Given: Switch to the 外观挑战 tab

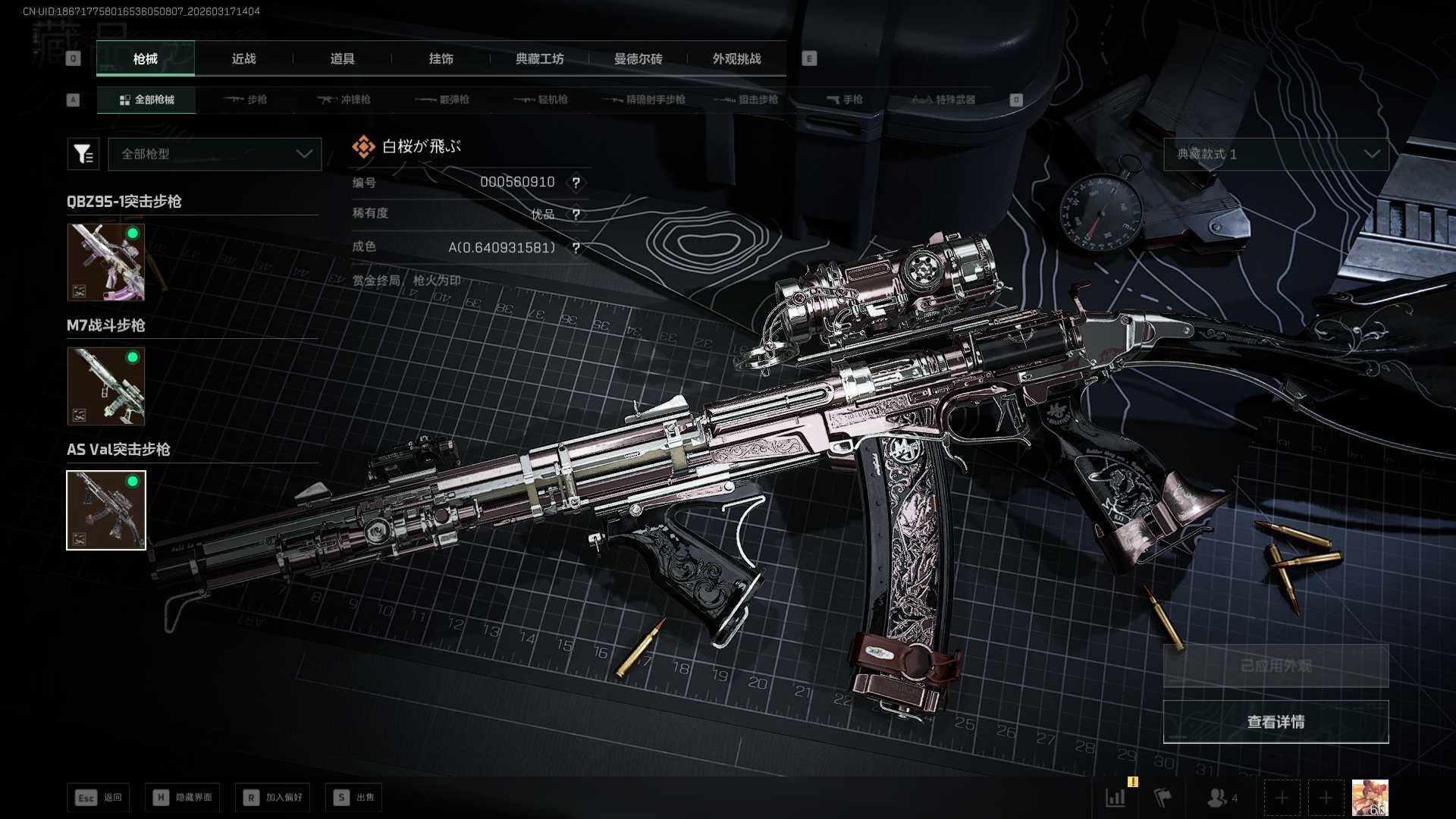Looking at the screenshot, I should pyautogui.click(x=736, y=58).
